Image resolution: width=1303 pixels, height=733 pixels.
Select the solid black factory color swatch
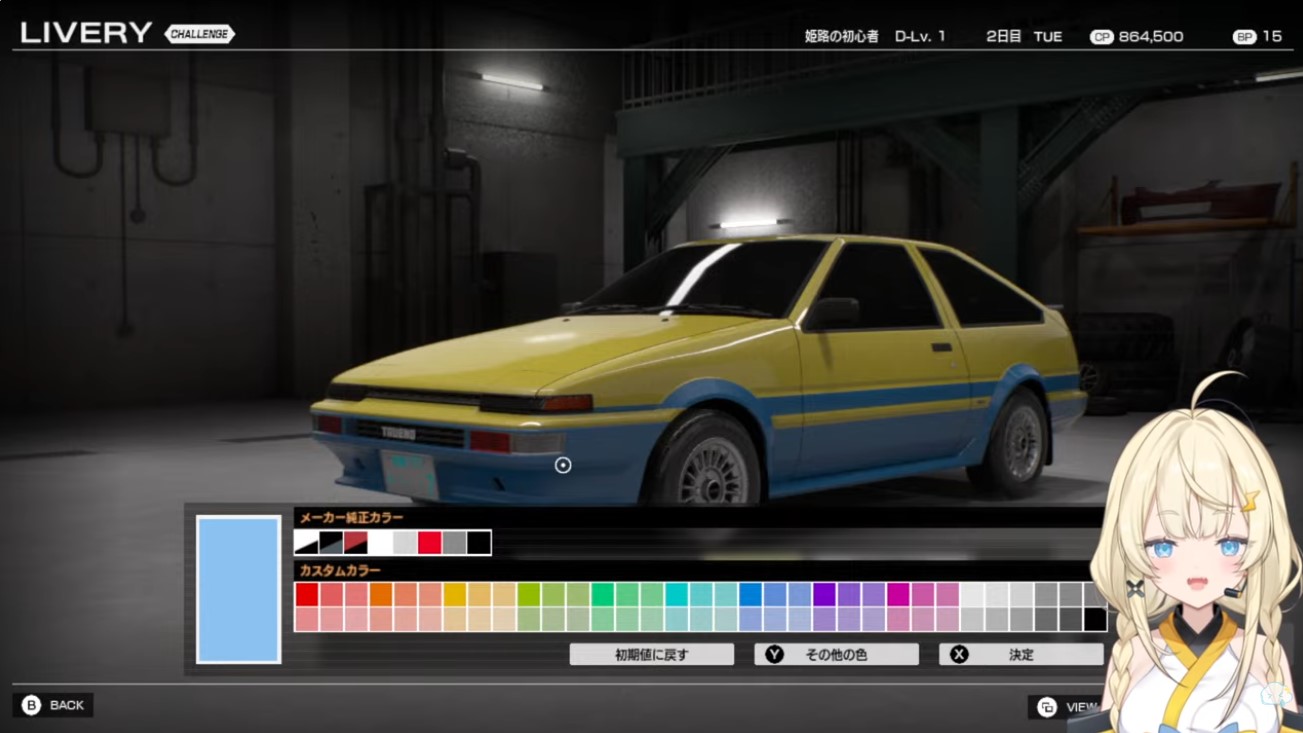479,543
